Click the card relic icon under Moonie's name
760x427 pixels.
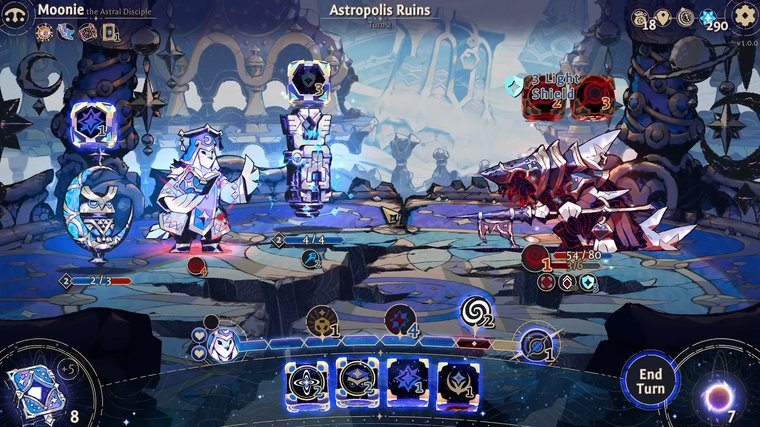(108, 33)
